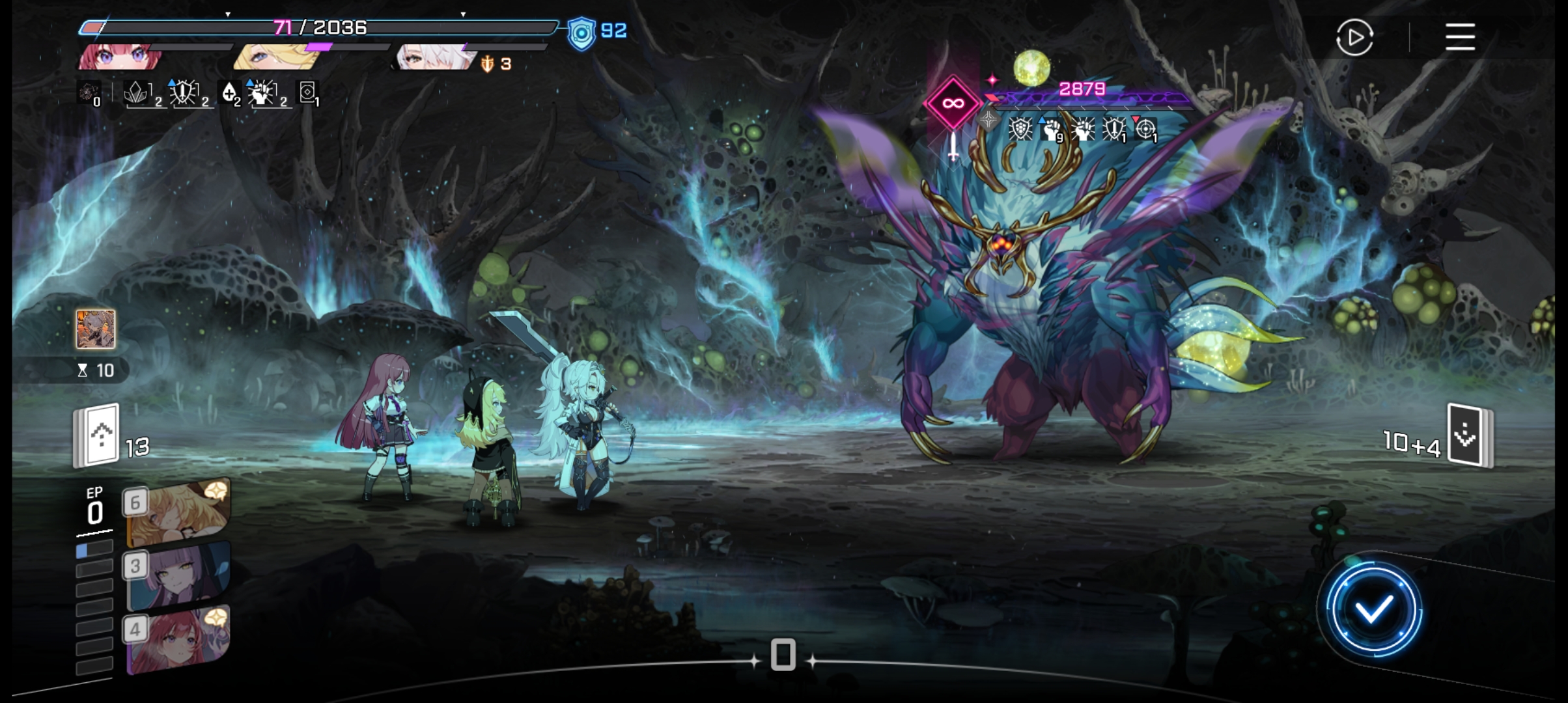
Task: Check the blue shield value icon
Action: tap(581, 33)
